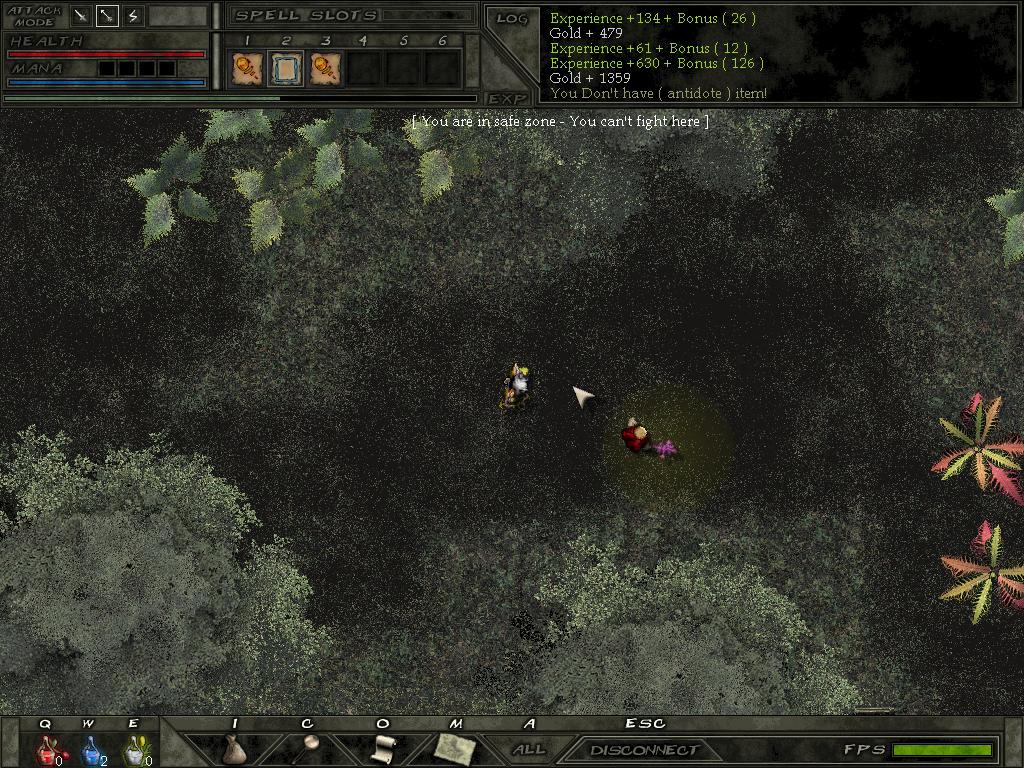Switch to lightning magic attack mode
This screenshot has width=1024, height=768.
133,16
